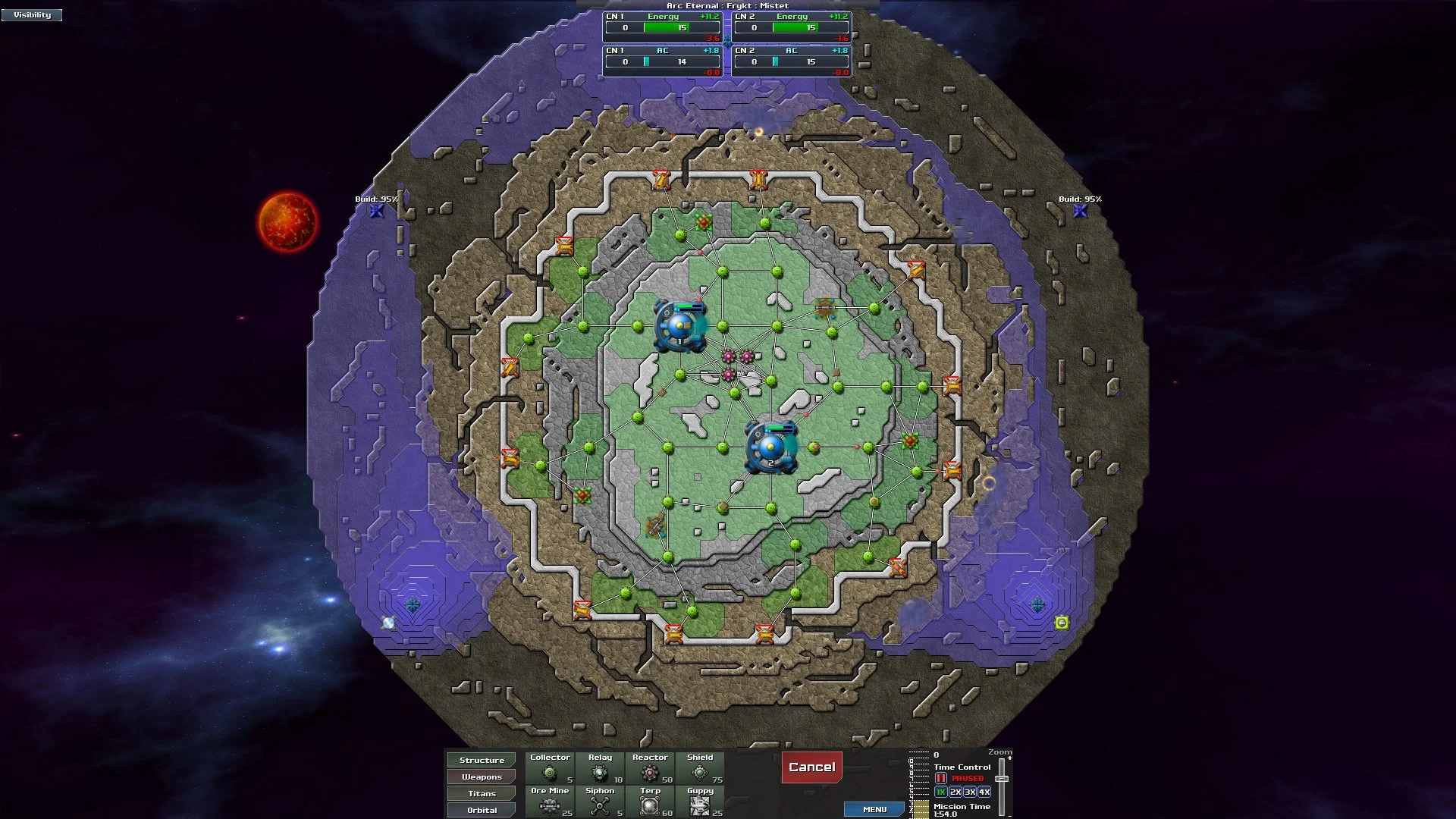Open the Orbital build category
This screenshot has width=1456, height=819.
pyautogui.click(x=481, y=810)
